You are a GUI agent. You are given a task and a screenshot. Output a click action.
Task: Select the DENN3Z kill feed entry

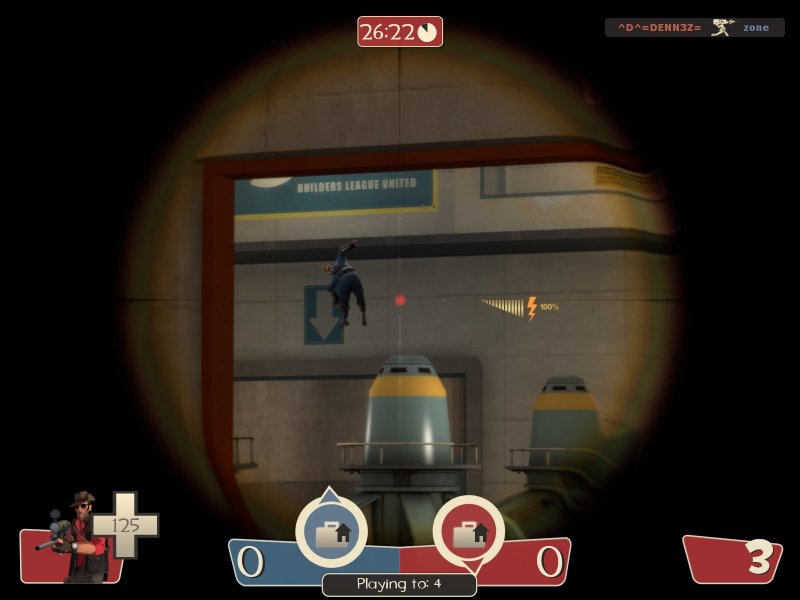(x=694, y=28)
